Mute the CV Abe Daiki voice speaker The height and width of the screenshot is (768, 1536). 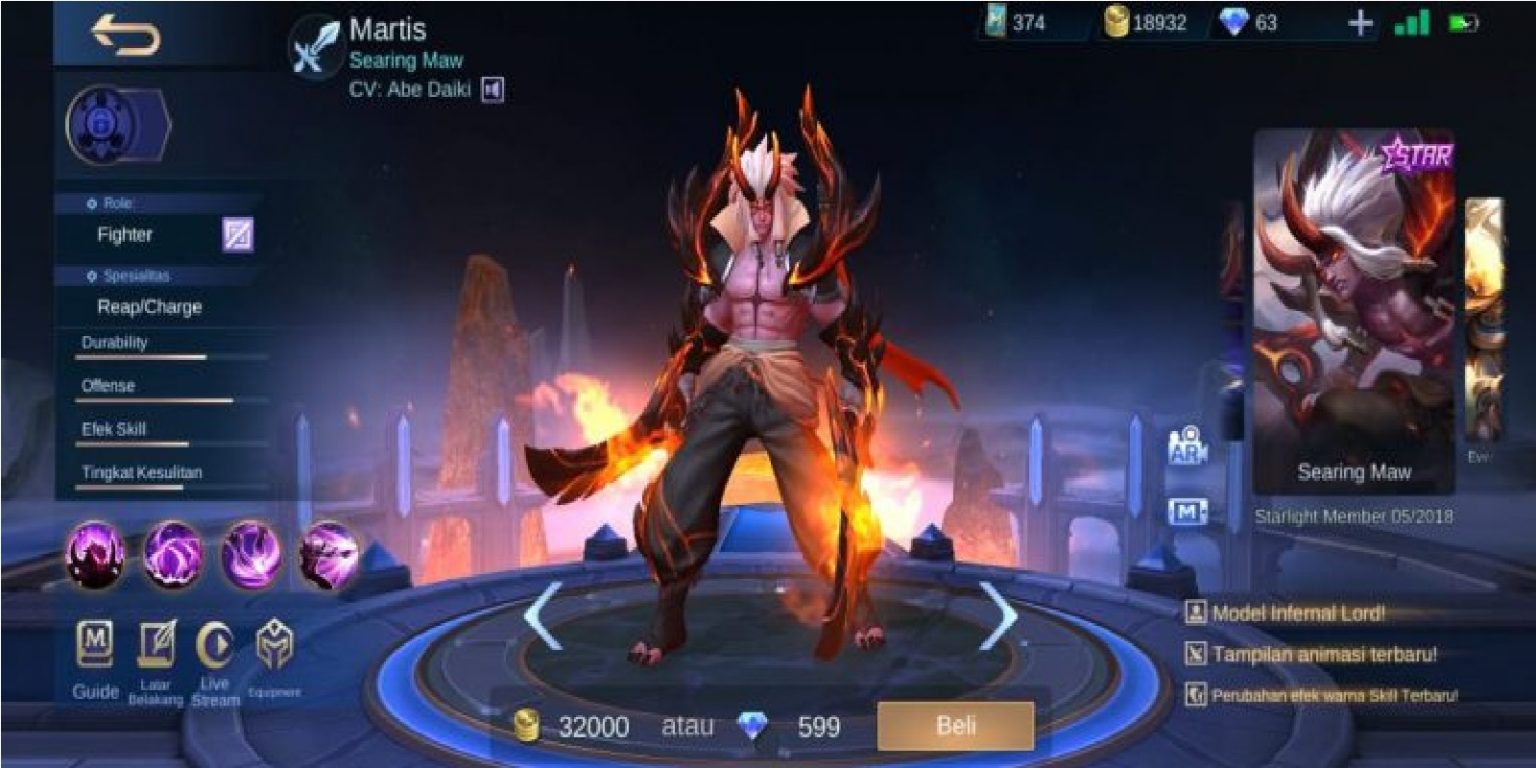pos(491,89)
